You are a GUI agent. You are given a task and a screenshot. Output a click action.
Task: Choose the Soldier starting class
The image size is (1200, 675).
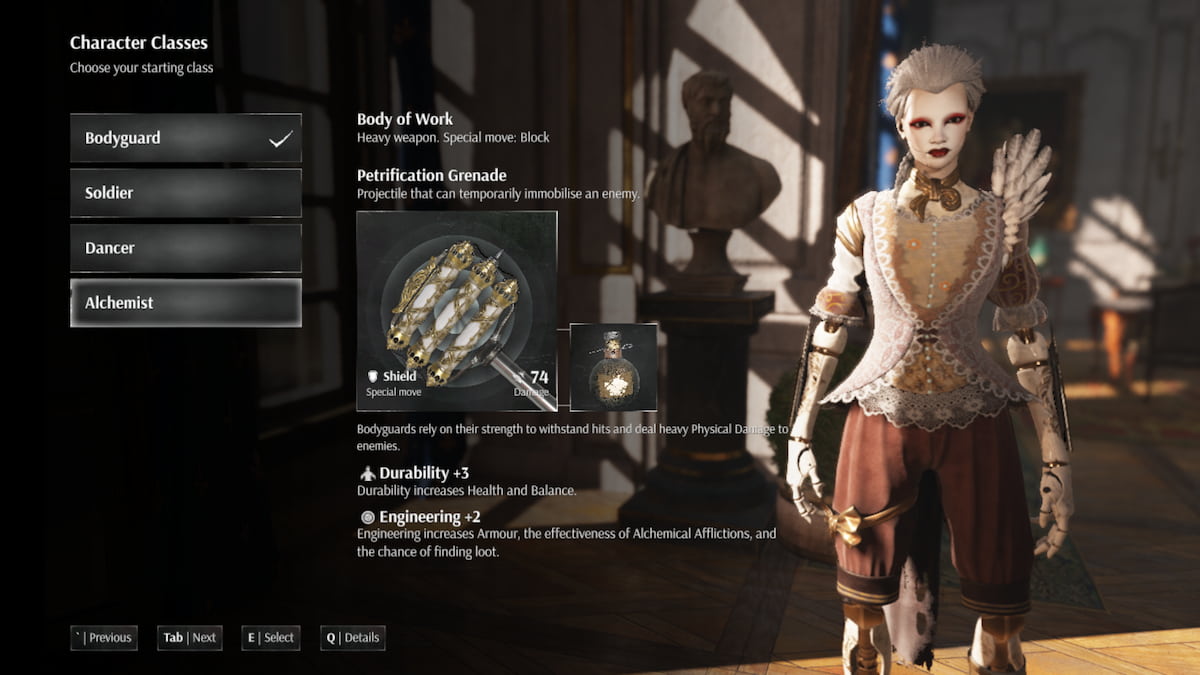click(185, 193)
